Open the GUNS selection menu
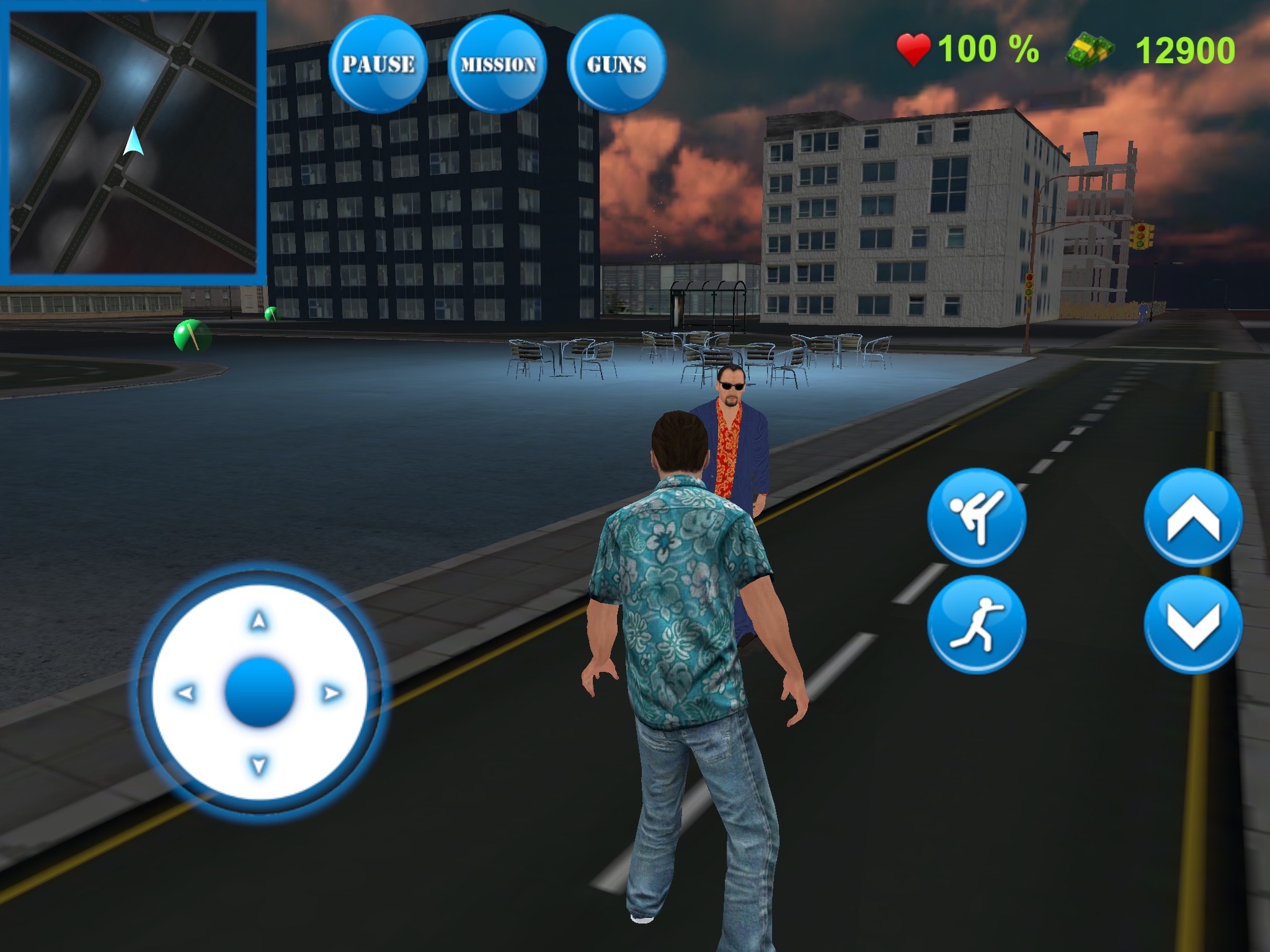The height and width of the screenshot is (952, 1270). tap(616, 64)
